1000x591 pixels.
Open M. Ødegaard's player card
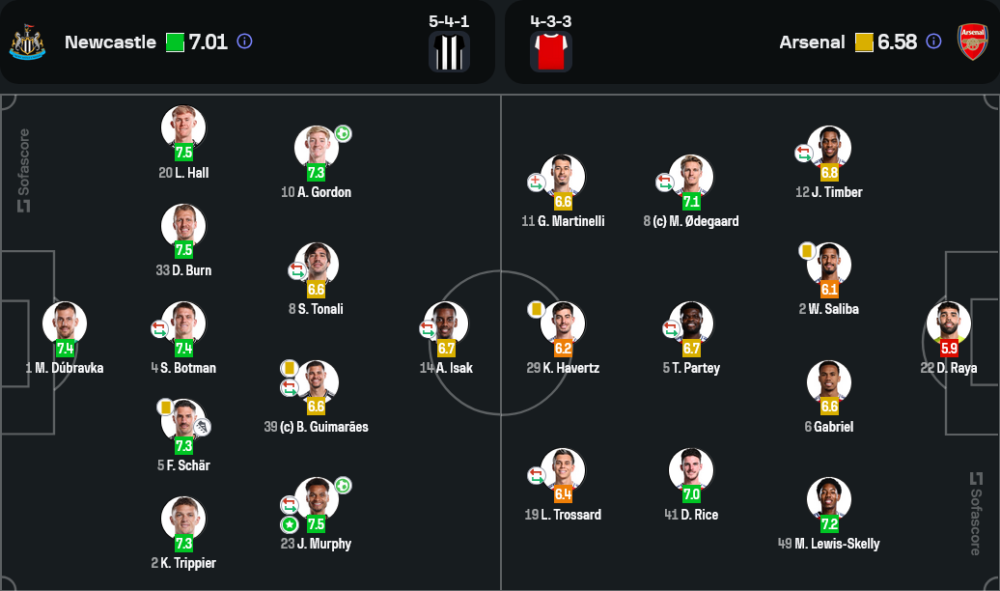691,177
